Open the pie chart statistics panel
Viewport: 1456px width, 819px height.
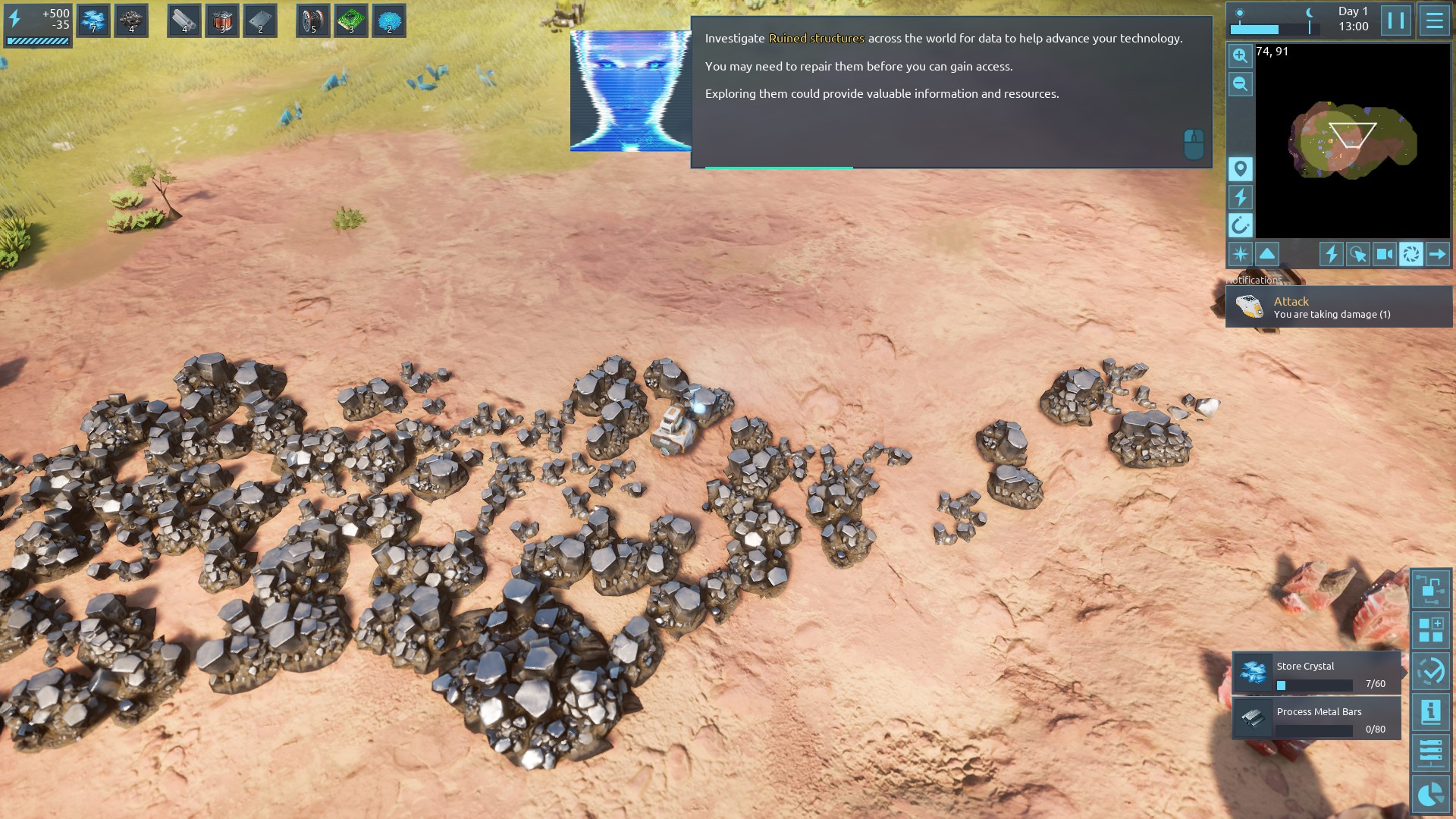tap(1430, 794)
